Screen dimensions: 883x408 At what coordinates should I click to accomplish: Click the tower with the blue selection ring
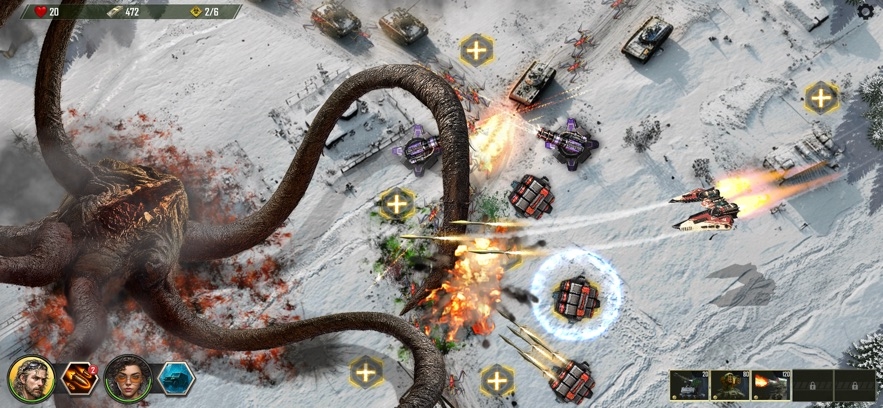[576, 296]
